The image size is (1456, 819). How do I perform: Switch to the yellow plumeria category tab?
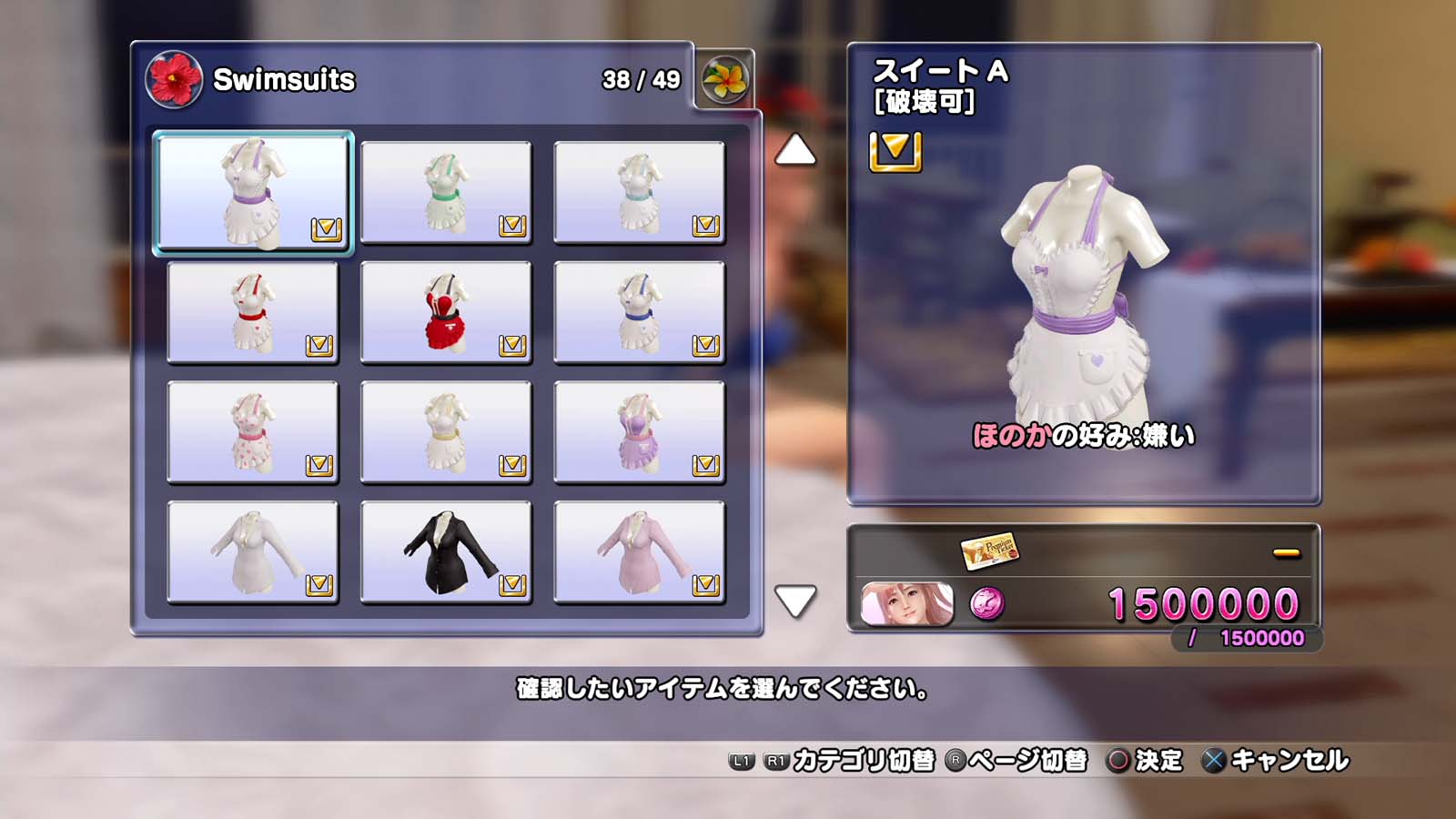coord(724,79)
